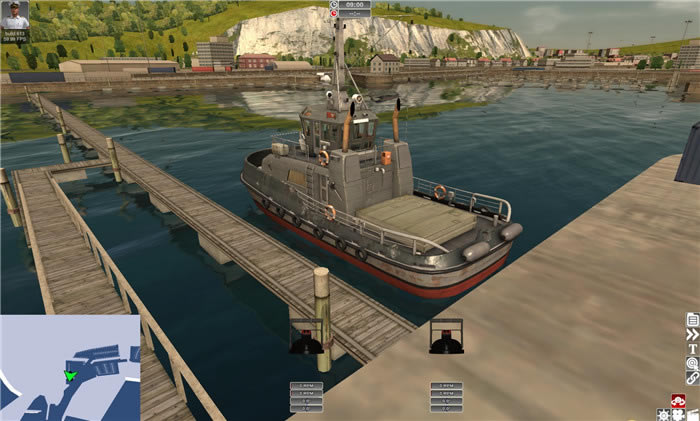Viewport: 700px width, 421px height.
Task: Open the document list icon
Action: (692, 320)
